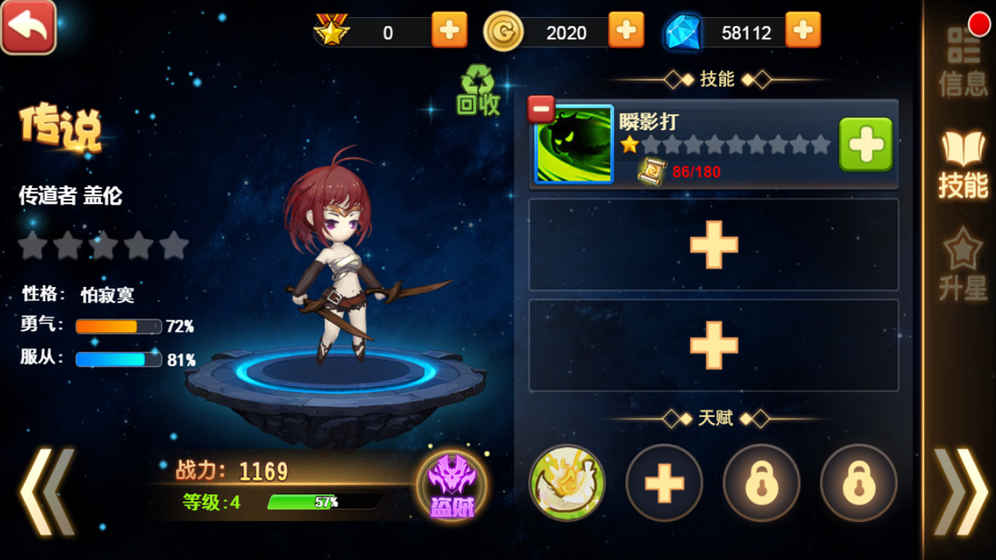Image resolution: width=996 pixels, height=560 pixels.
Task: Open the green 回收 recycle option
Action: tap(478, 91)
